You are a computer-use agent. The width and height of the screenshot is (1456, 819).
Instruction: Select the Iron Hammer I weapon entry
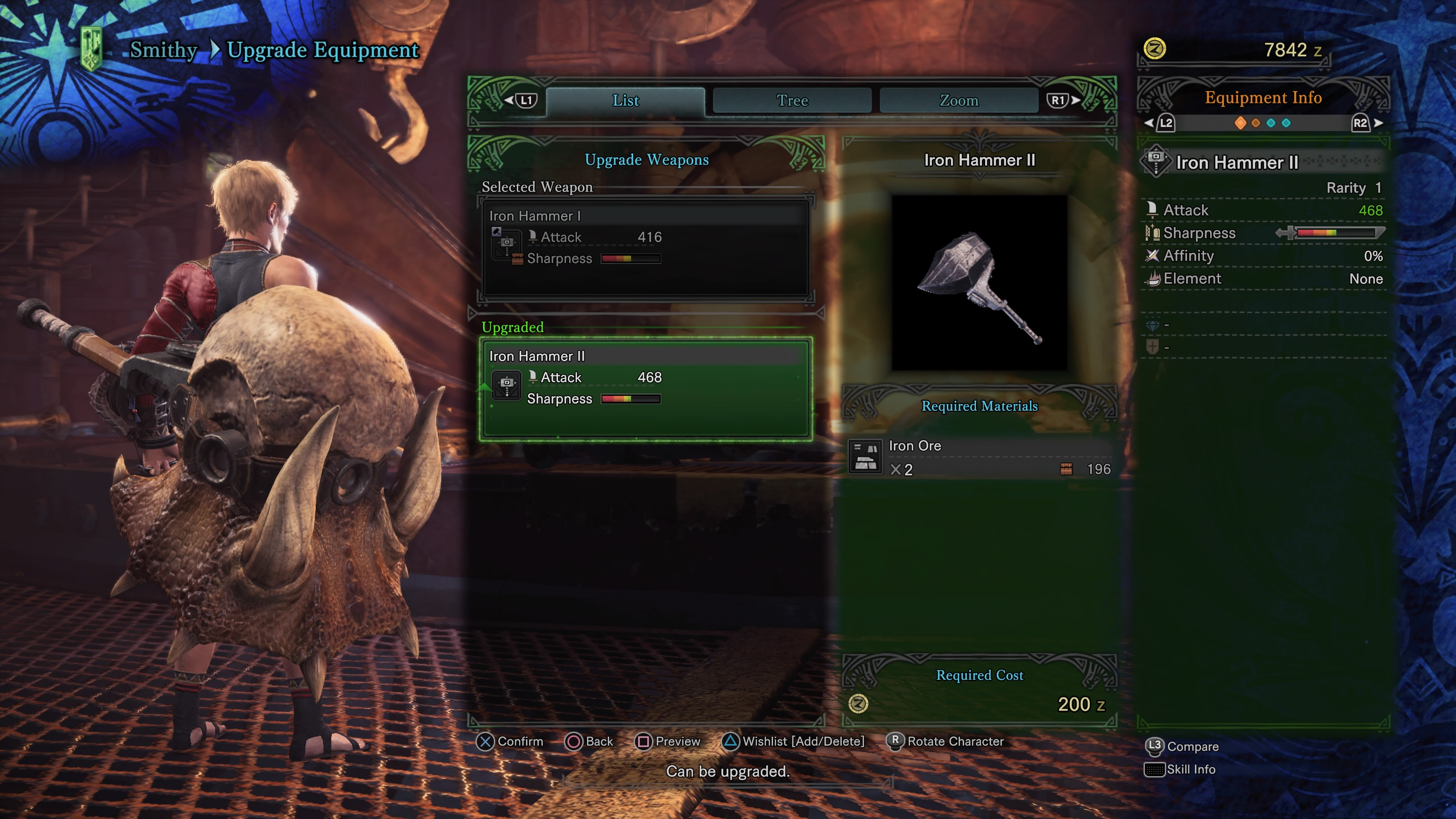tap(645, 247)
